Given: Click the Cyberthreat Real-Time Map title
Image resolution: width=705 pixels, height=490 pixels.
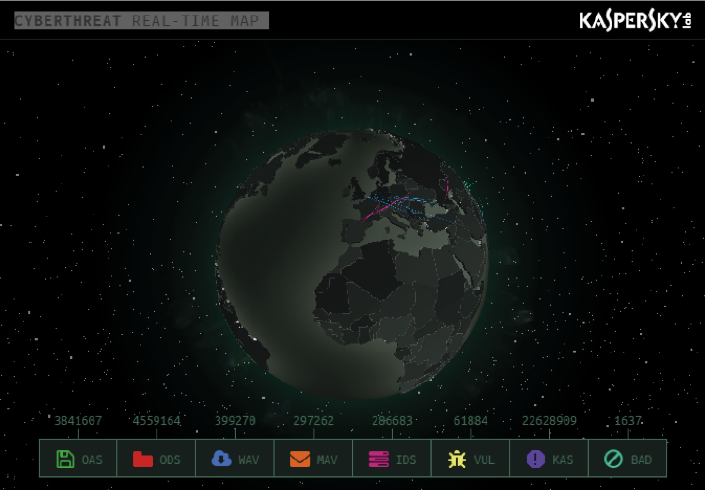Looking at the screenshot, I should [x=142, y=20].
